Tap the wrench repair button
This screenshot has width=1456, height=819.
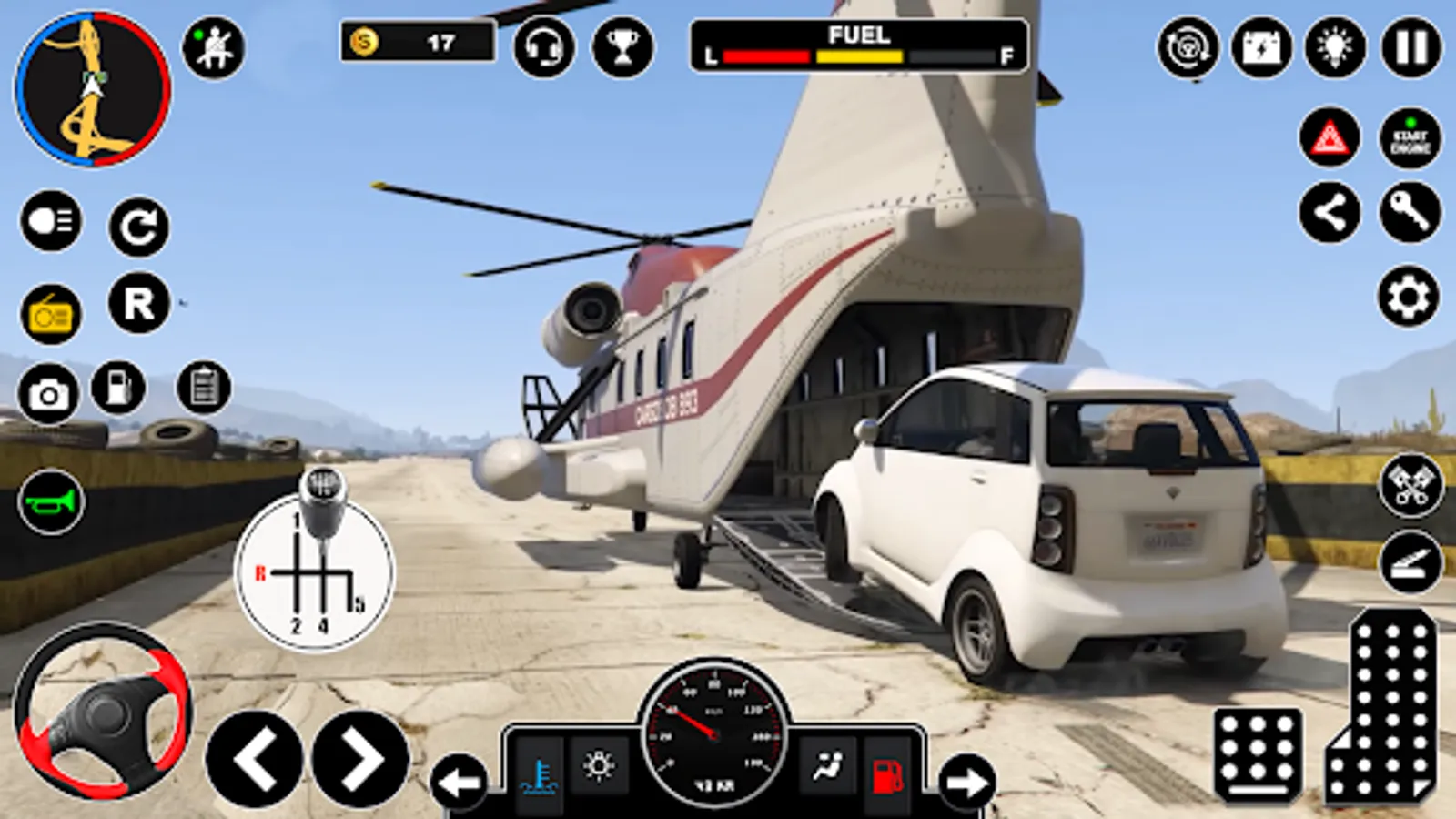[x=1410, y=213]
